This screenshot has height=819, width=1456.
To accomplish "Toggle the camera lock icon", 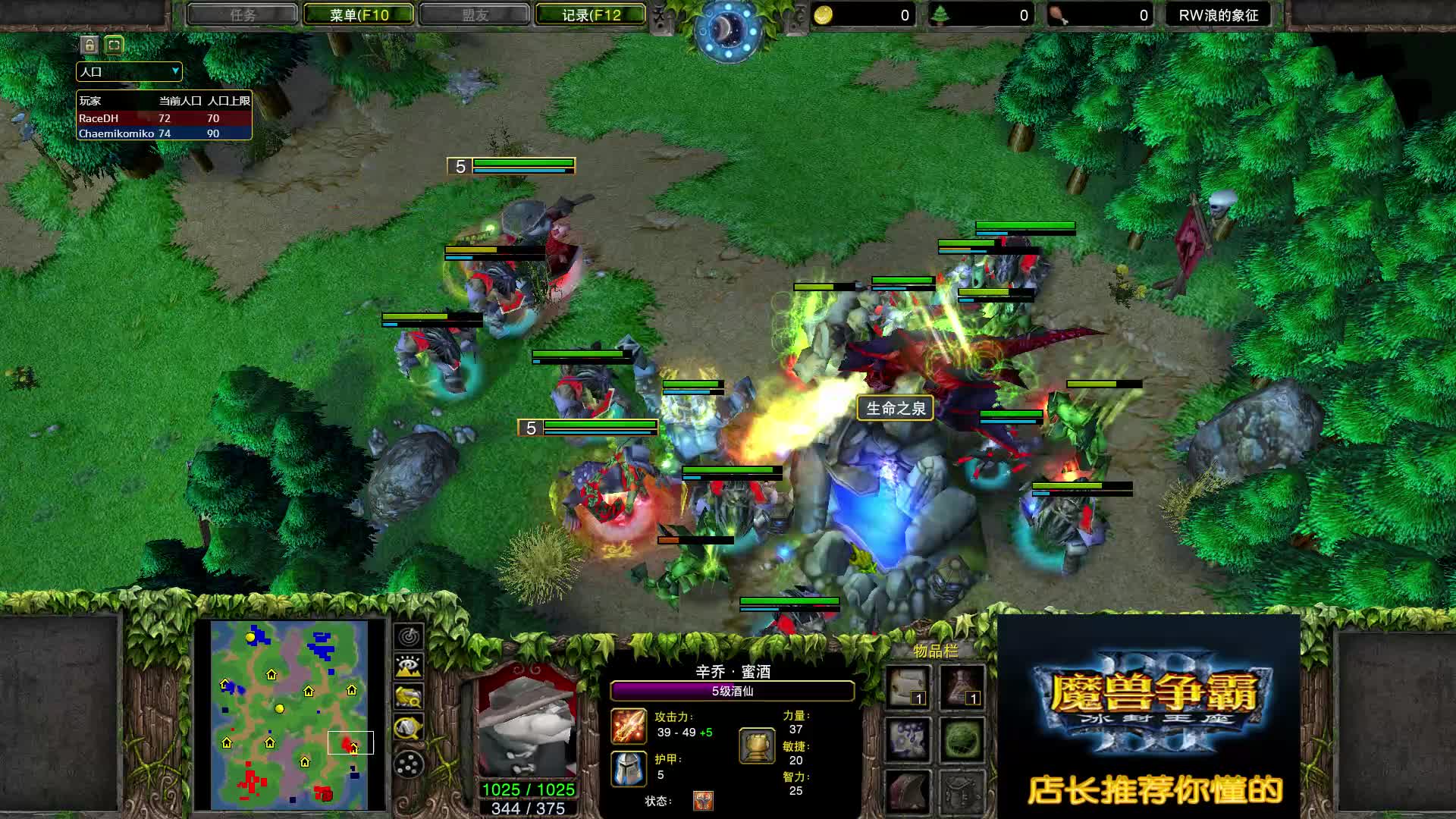I will pyautogui.click(x=88, y=45).
